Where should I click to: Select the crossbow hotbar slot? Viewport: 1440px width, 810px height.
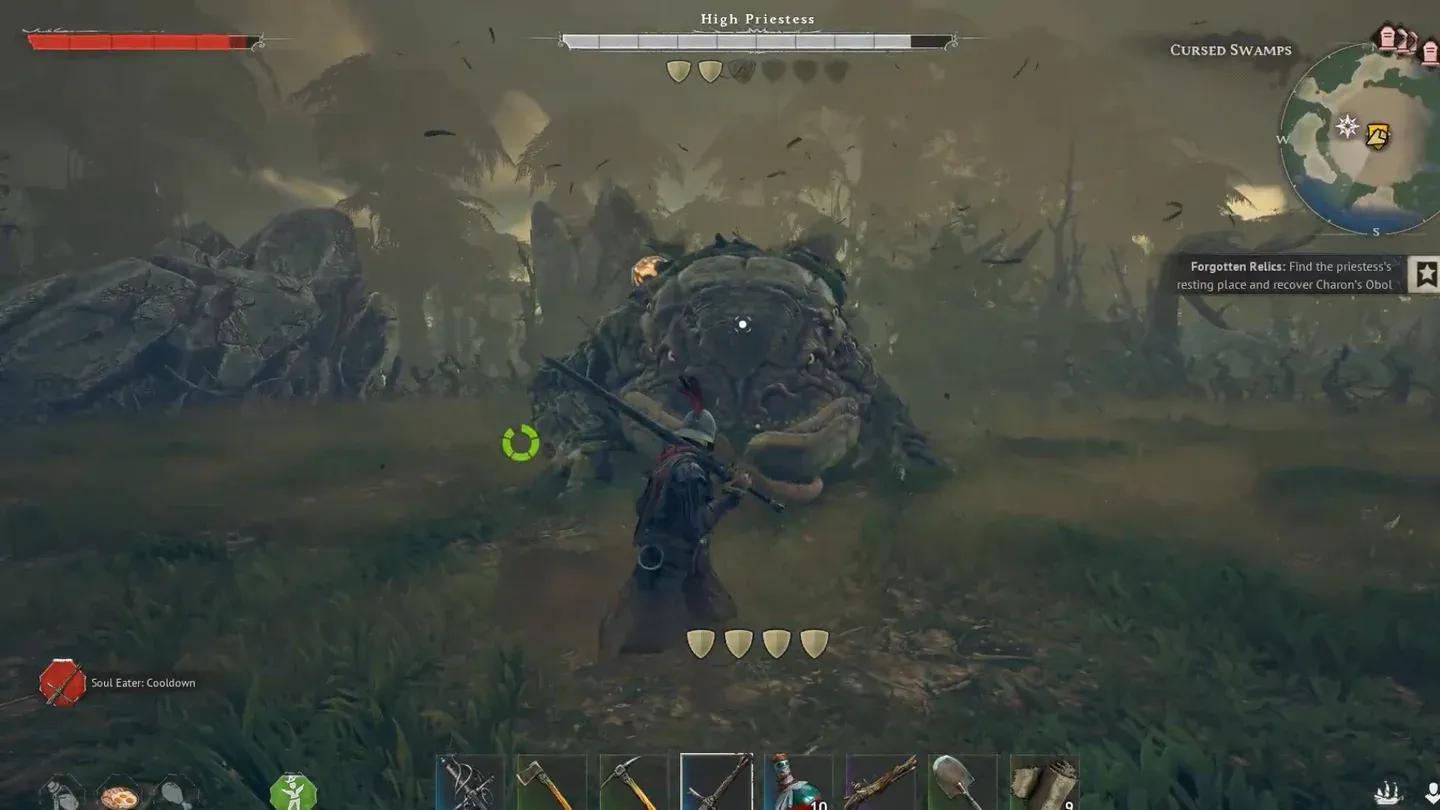point(470,783)
